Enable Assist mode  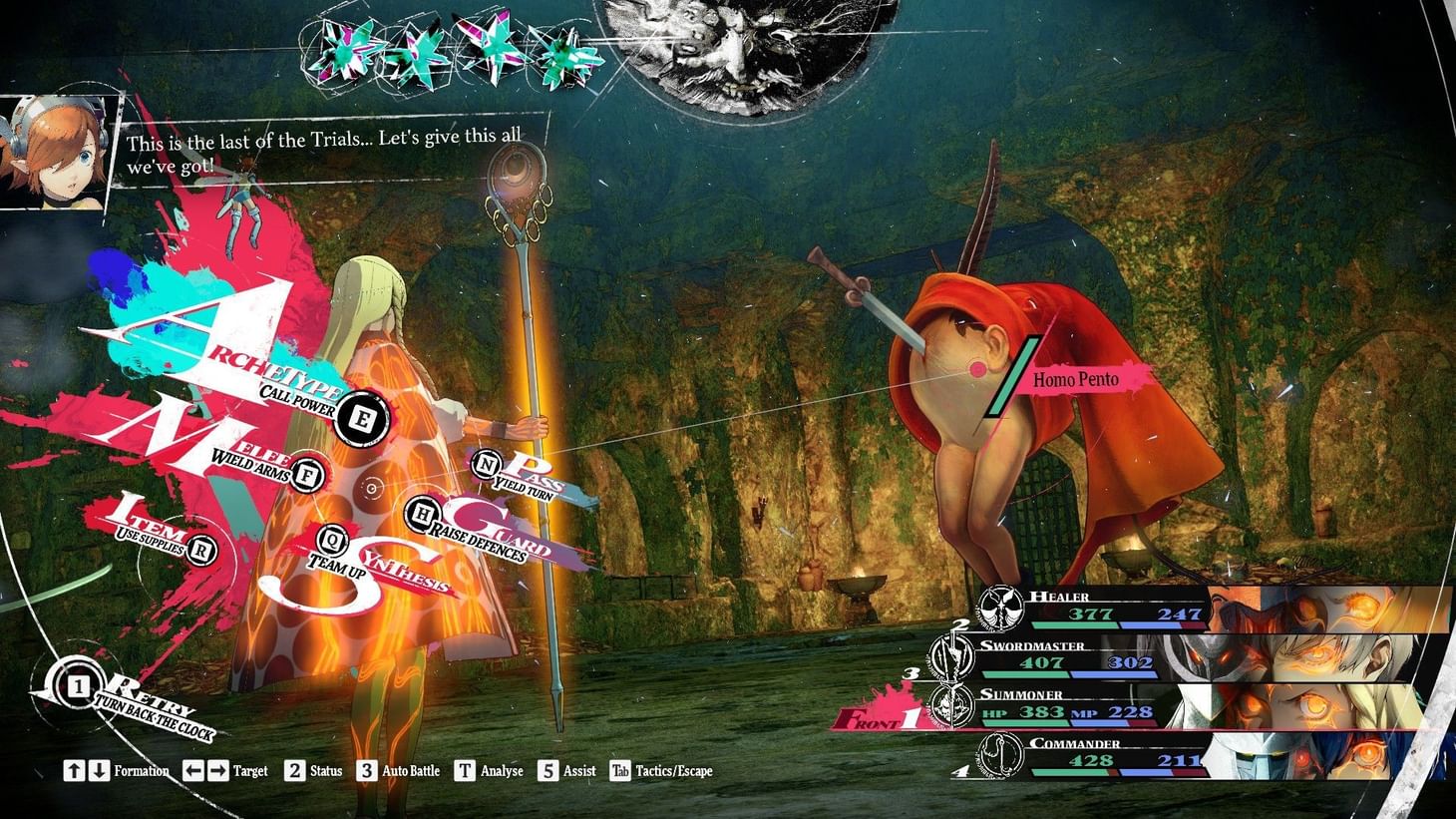point(546,770)
